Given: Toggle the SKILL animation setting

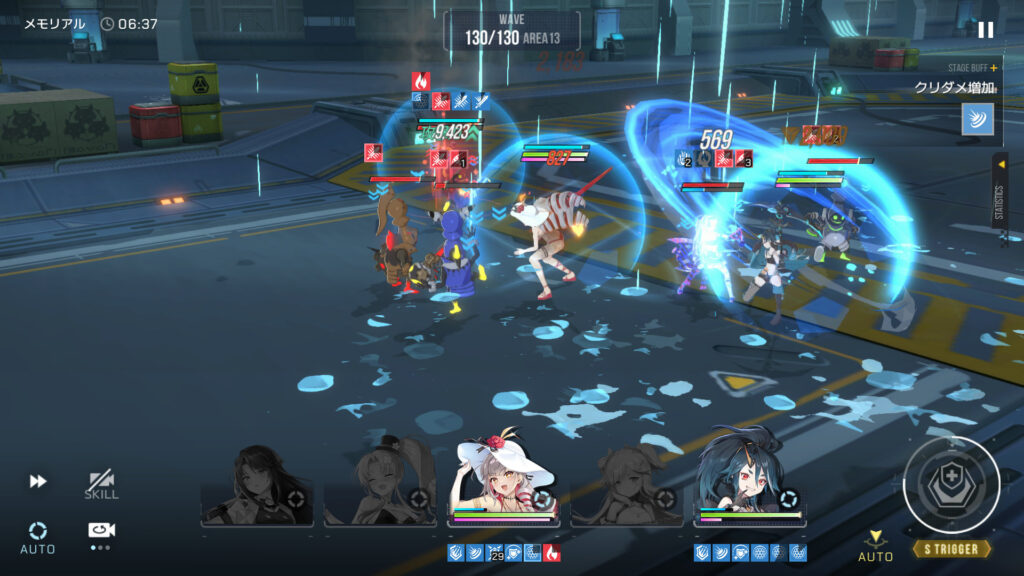Looking at the screenshot, I should (101, 485).
